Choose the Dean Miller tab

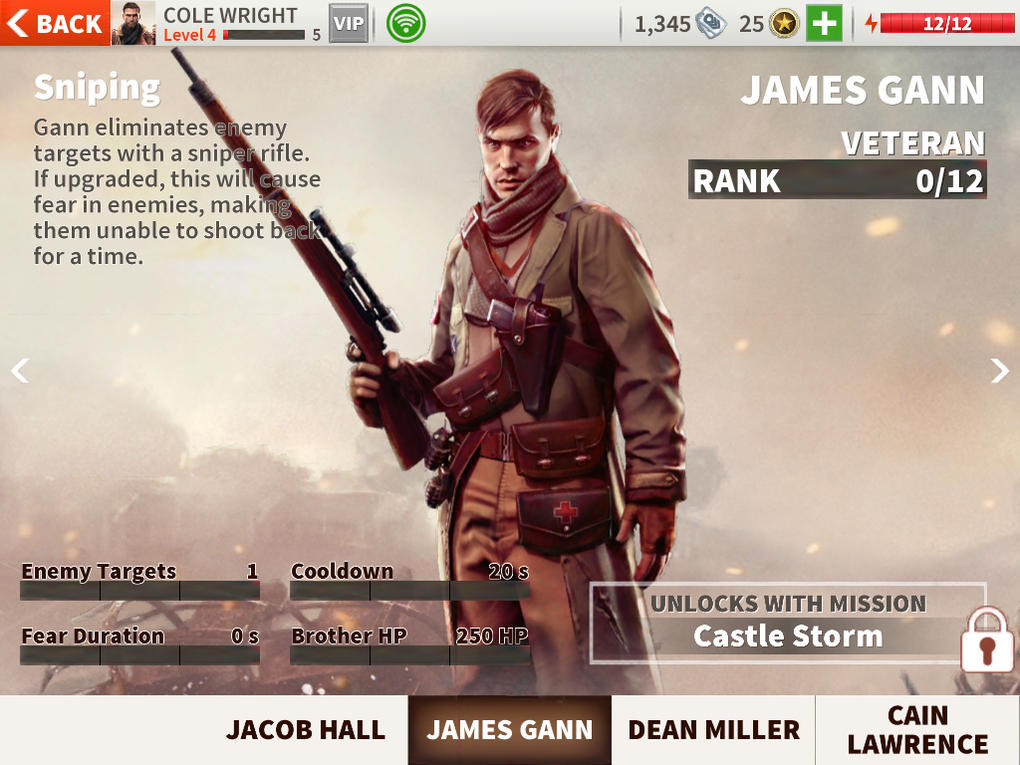713,730
